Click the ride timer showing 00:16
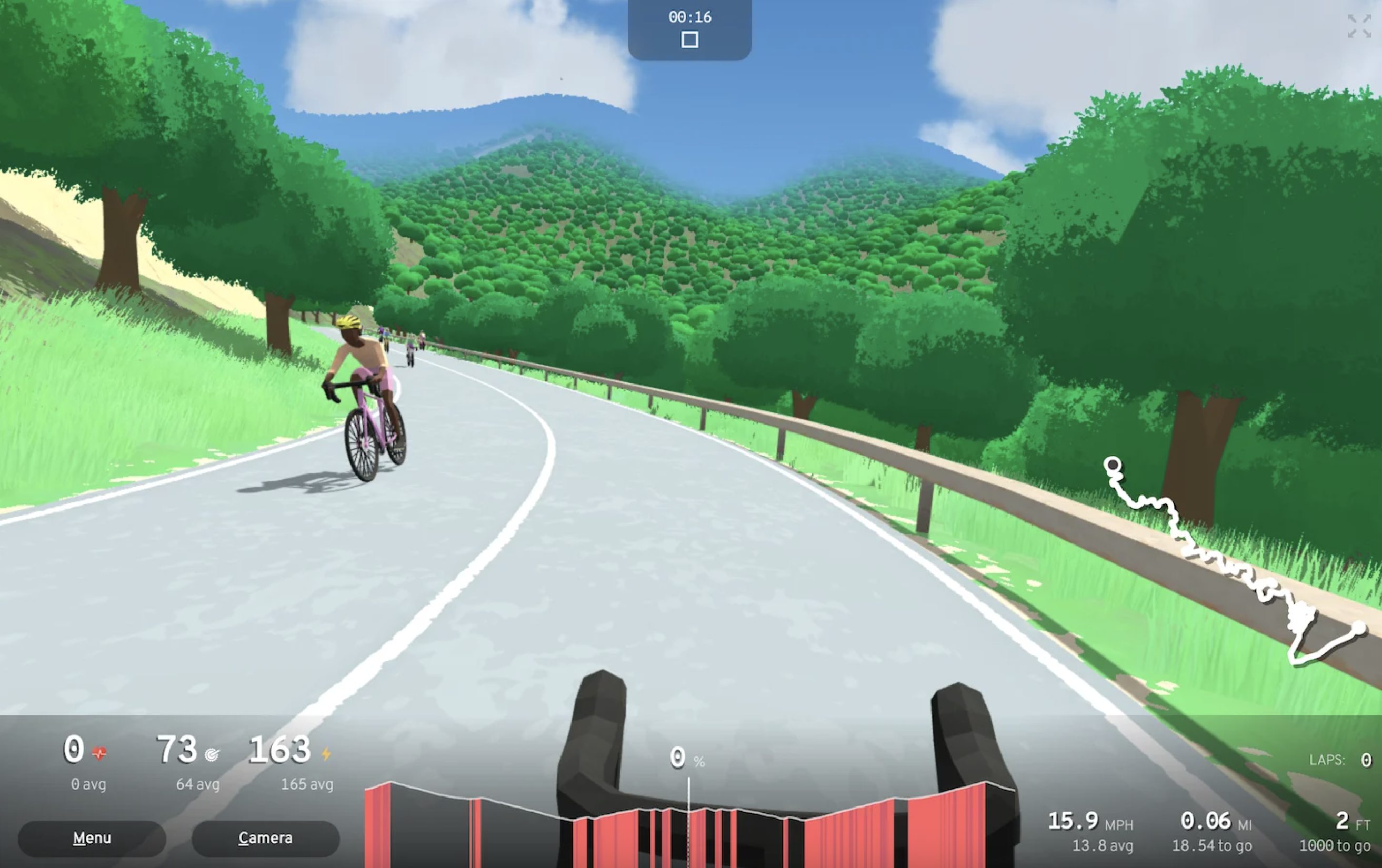The image size is (1382, 868). [689, 17]
